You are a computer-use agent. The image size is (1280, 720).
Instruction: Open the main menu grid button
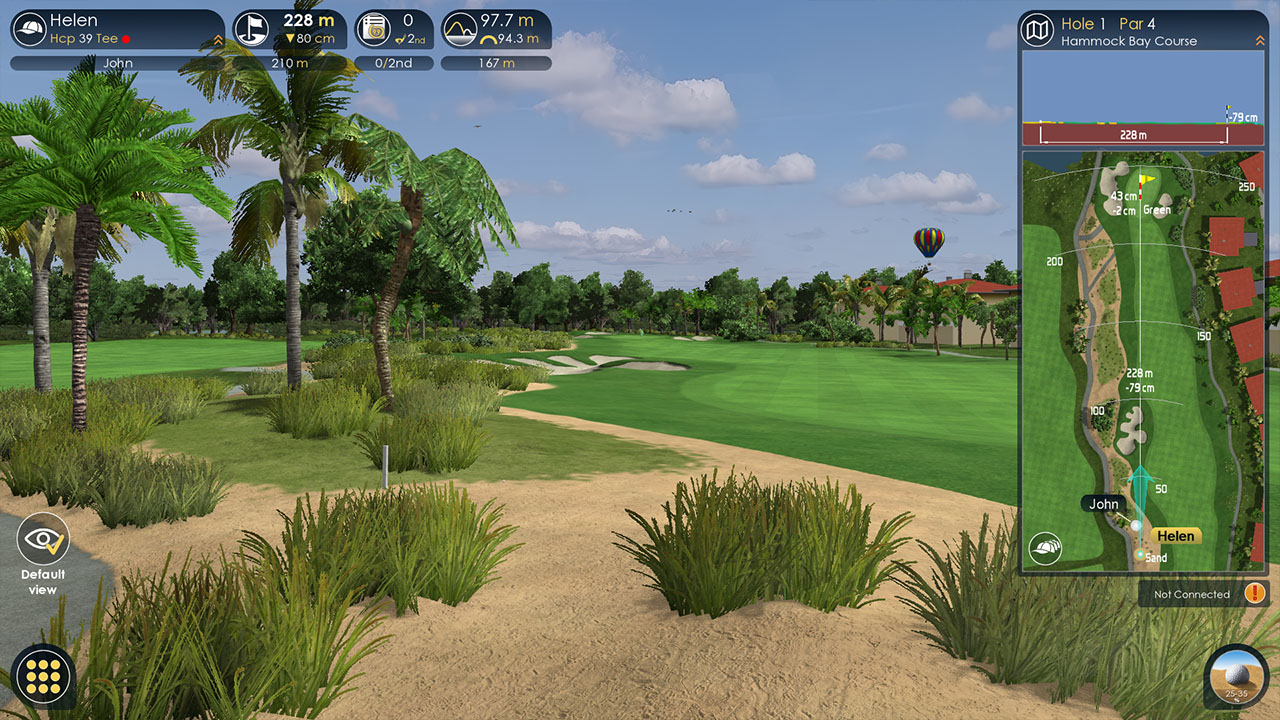(43, 677)
